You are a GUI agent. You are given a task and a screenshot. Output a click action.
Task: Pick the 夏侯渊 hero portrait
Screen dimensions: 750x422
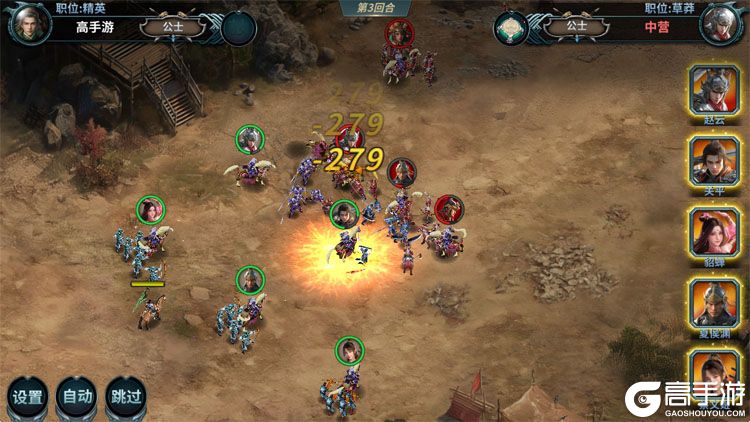click(714, 302)
